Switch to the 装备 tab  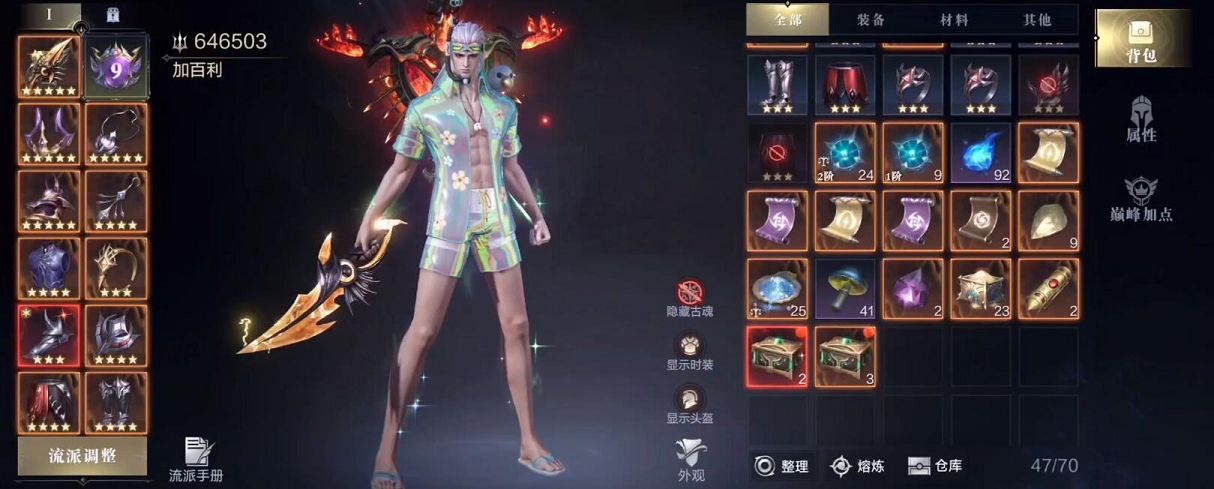pos(870,19)
